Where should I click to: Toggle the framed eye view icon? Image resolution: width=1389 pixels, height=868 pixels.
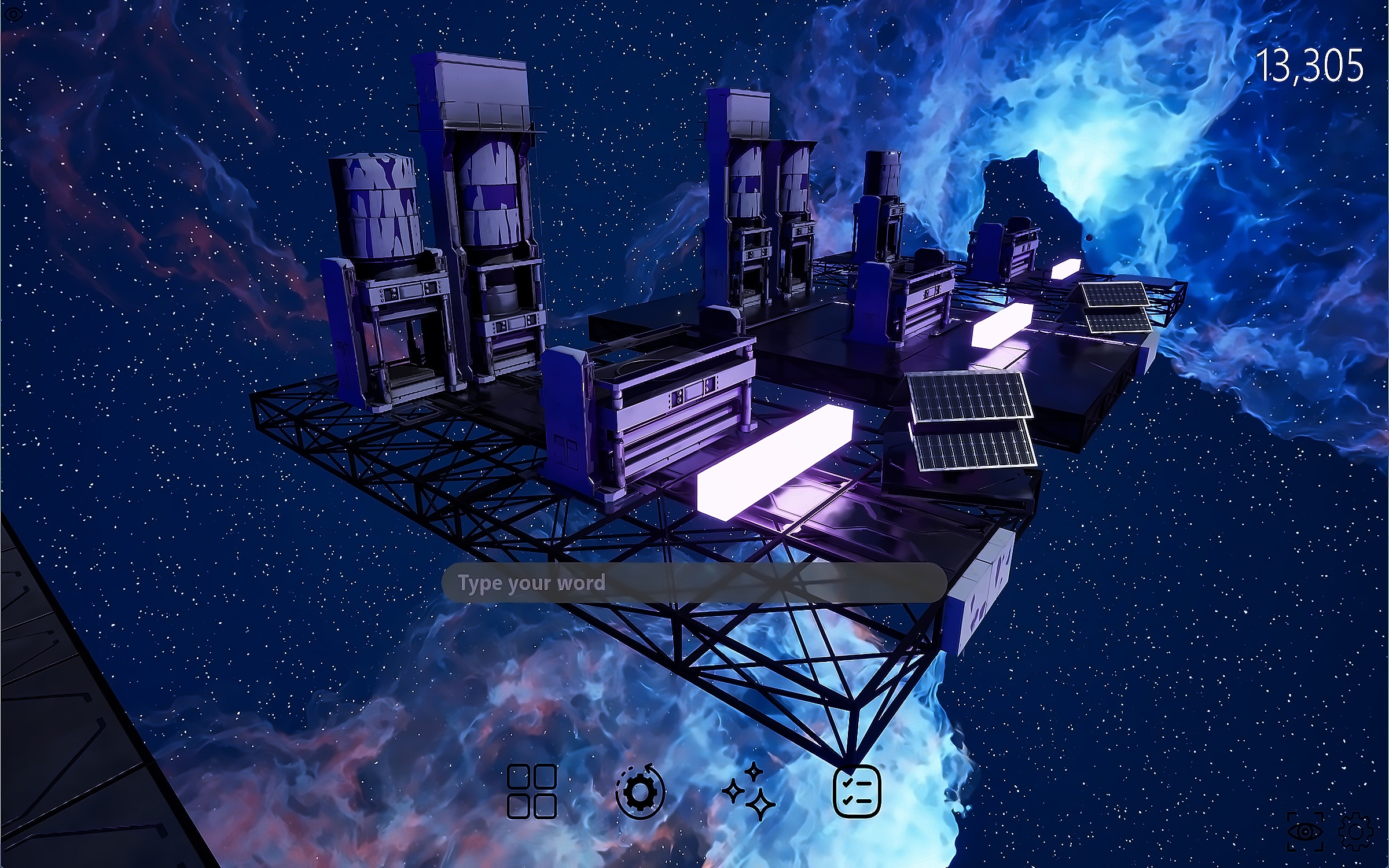[x=1305, y=832]
